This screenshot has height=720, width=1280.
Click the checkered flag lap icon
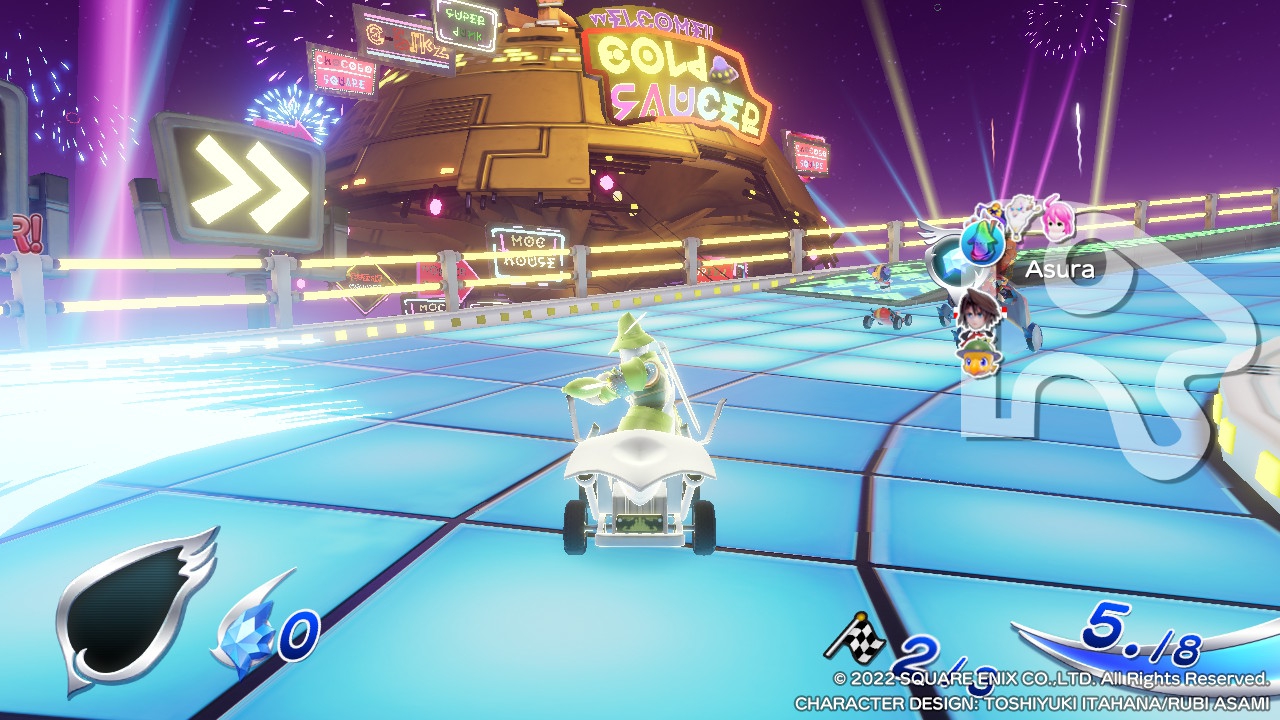point(854,631)
